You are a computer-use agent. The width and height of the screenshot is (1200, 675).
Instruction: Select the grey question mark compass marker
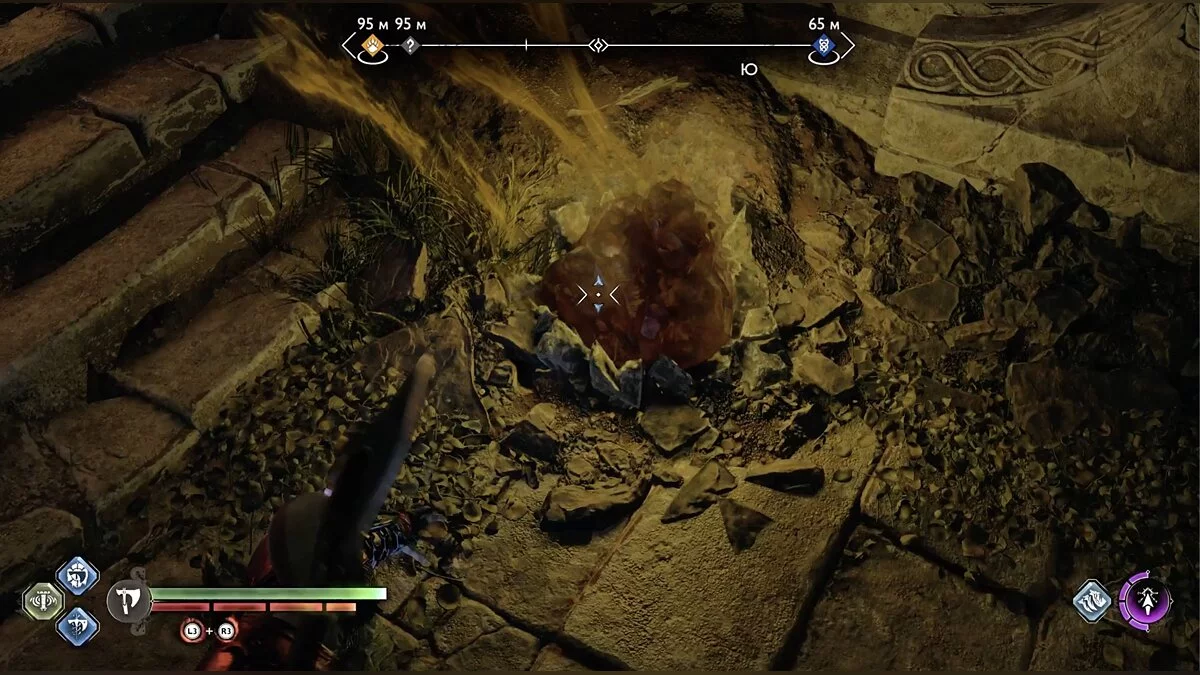(x=409, y=45)
